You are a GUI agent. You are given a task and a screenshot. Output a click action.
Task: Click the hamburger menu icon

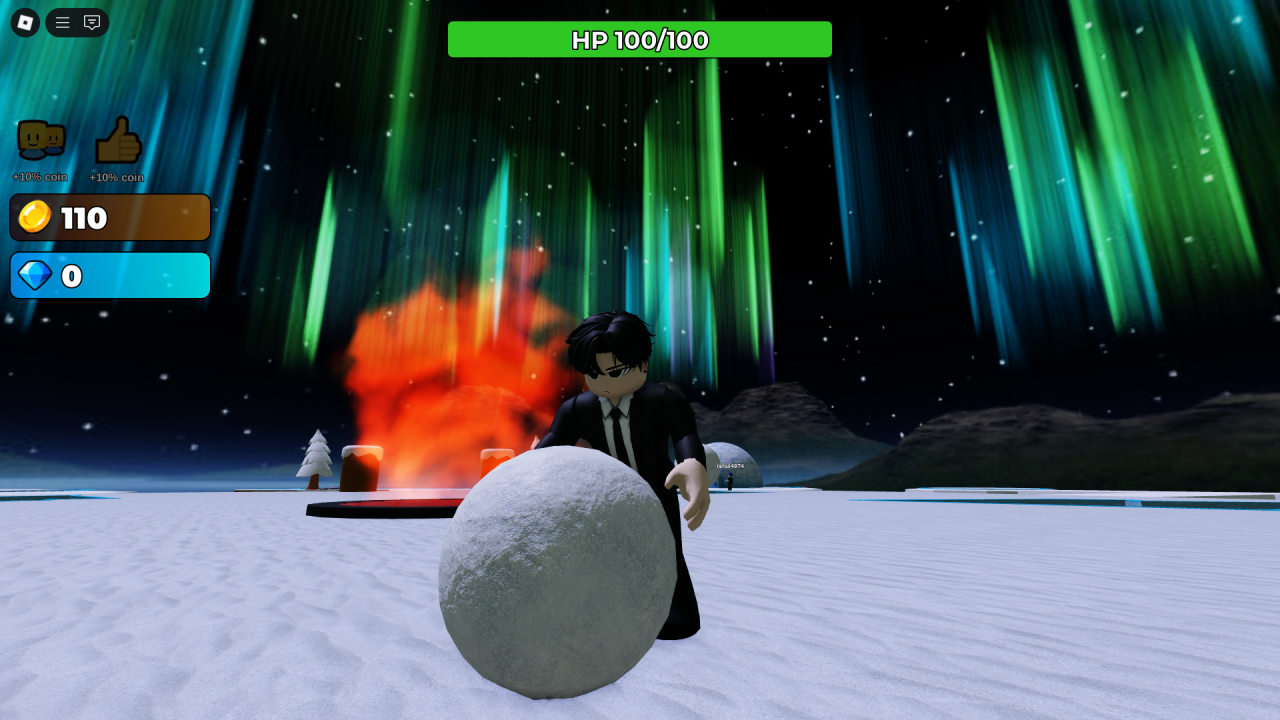62,22
